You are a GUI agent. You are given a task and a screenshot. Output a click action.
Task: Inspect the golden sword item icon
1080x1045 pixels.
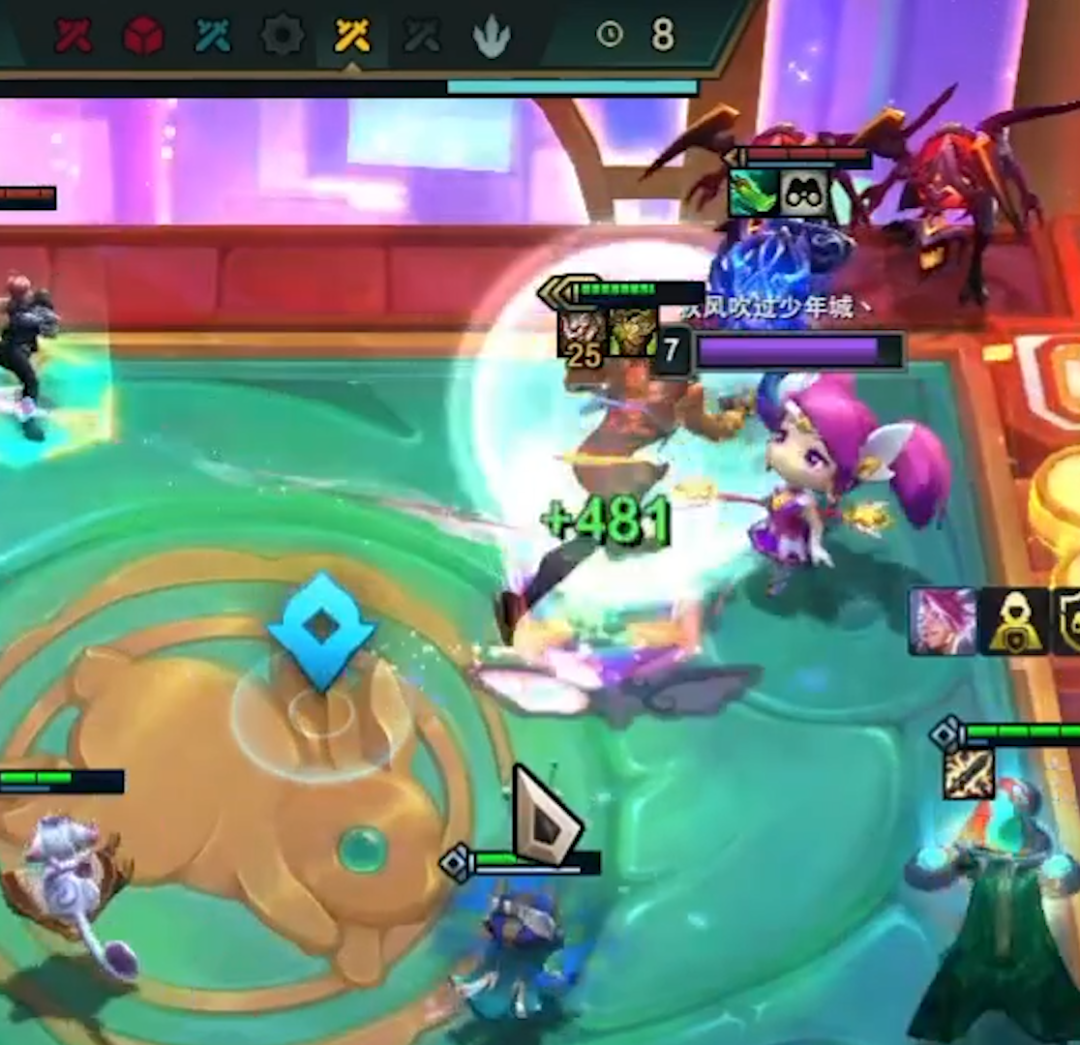click(968, 774)
